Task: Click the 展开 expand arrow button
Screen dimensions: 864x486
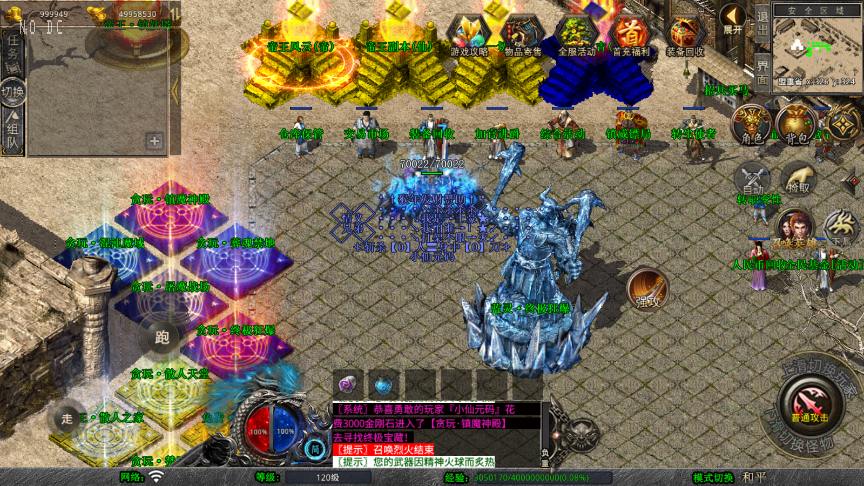Action: [733, 19]
